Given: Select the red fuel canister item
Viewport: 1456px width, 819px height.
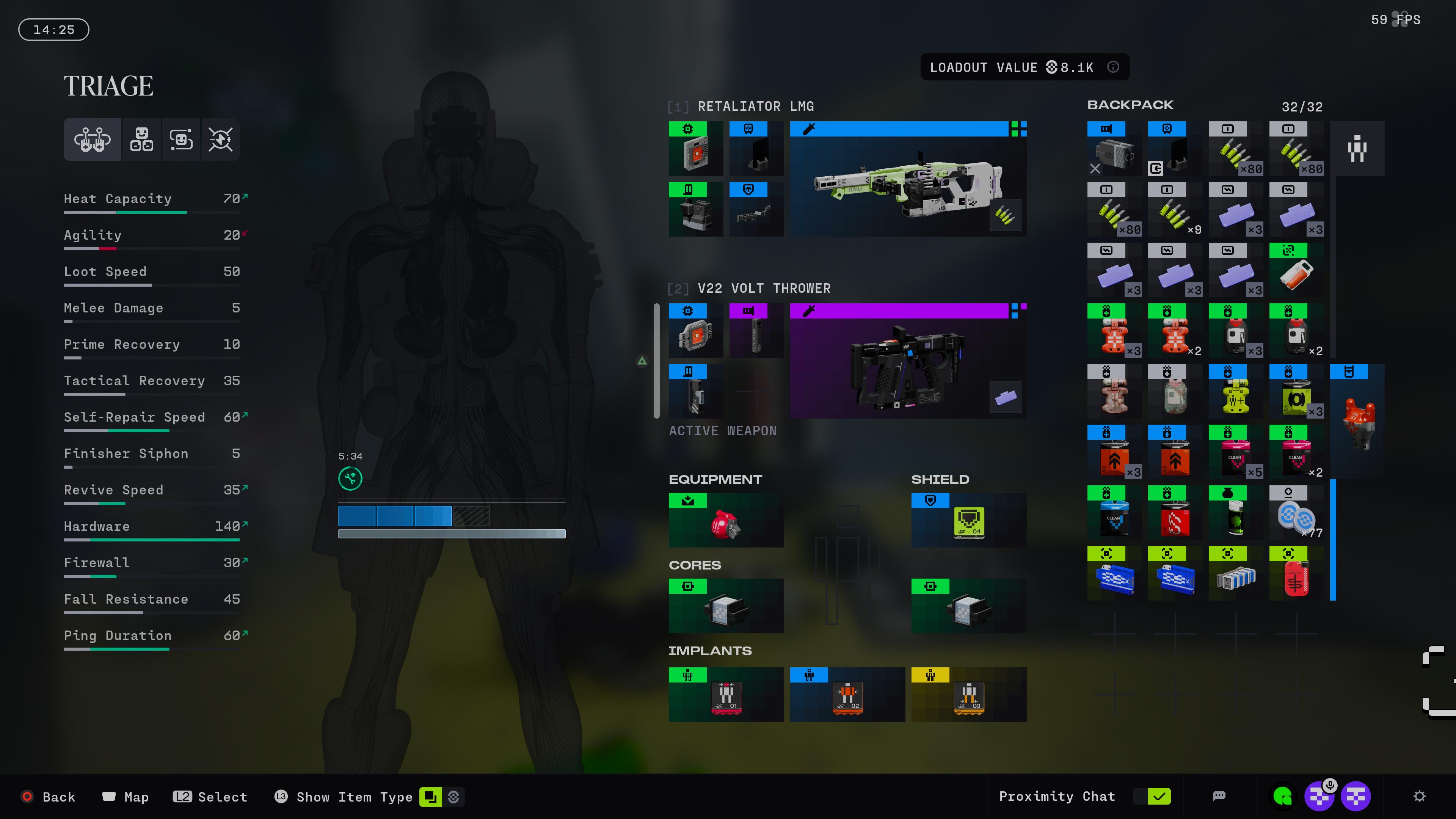Looking at the screenshot, I should [x=1296, y=573].
